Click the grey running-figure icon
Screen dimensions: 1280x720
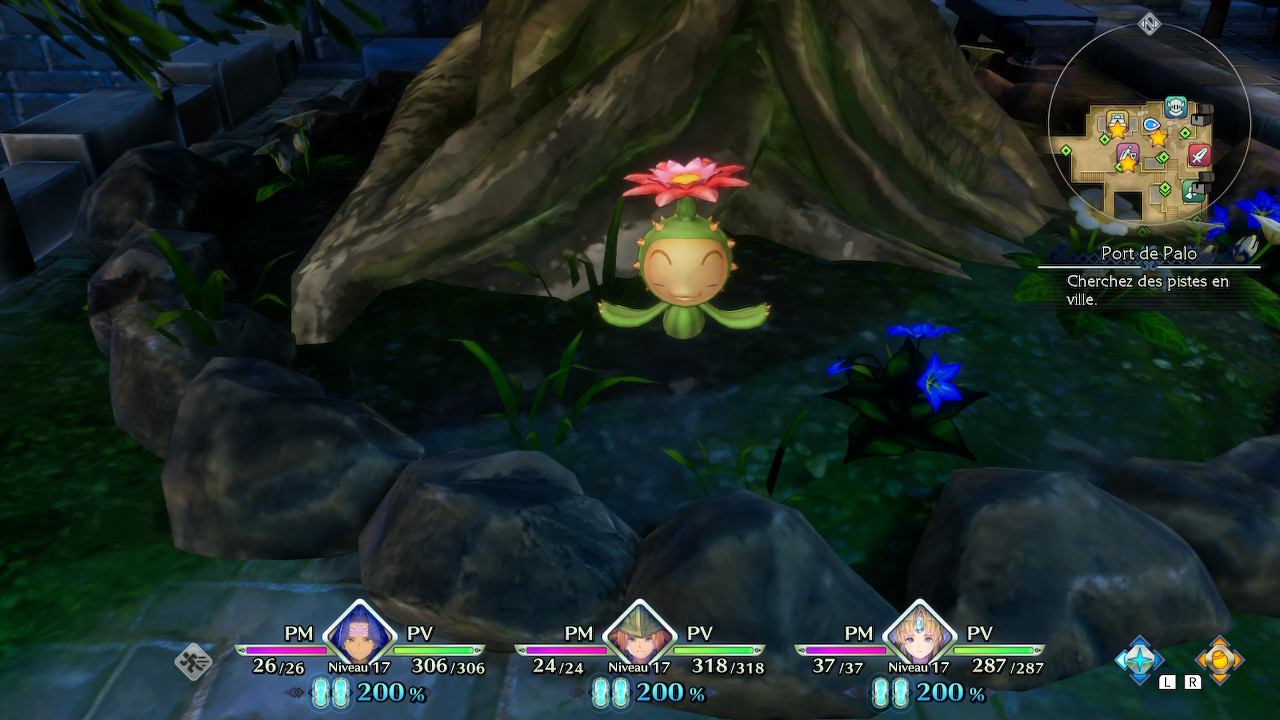(193, 661)
